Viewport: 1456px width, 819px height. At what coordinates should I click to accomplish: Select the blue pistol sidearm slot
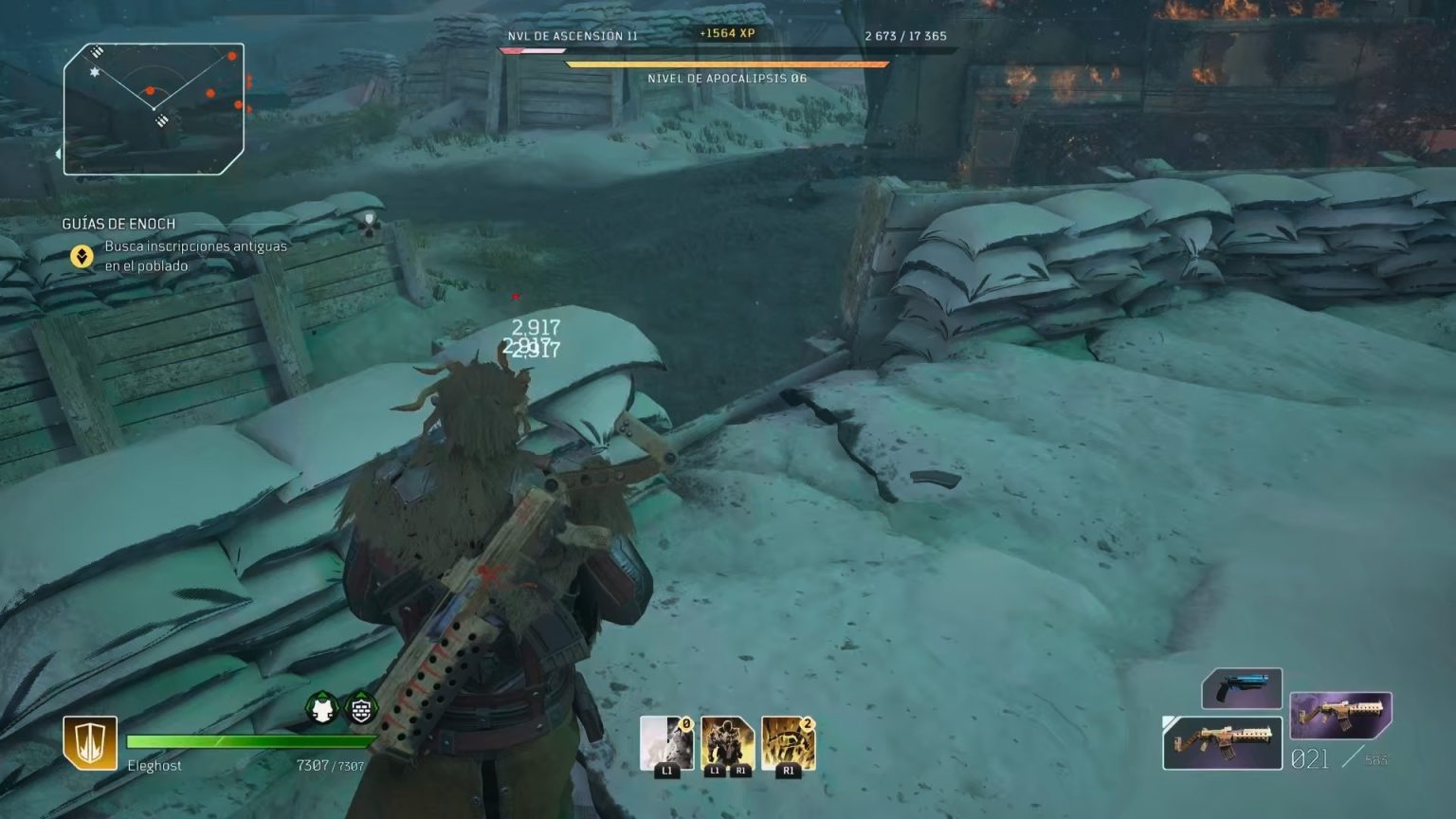click(1242, 688)
